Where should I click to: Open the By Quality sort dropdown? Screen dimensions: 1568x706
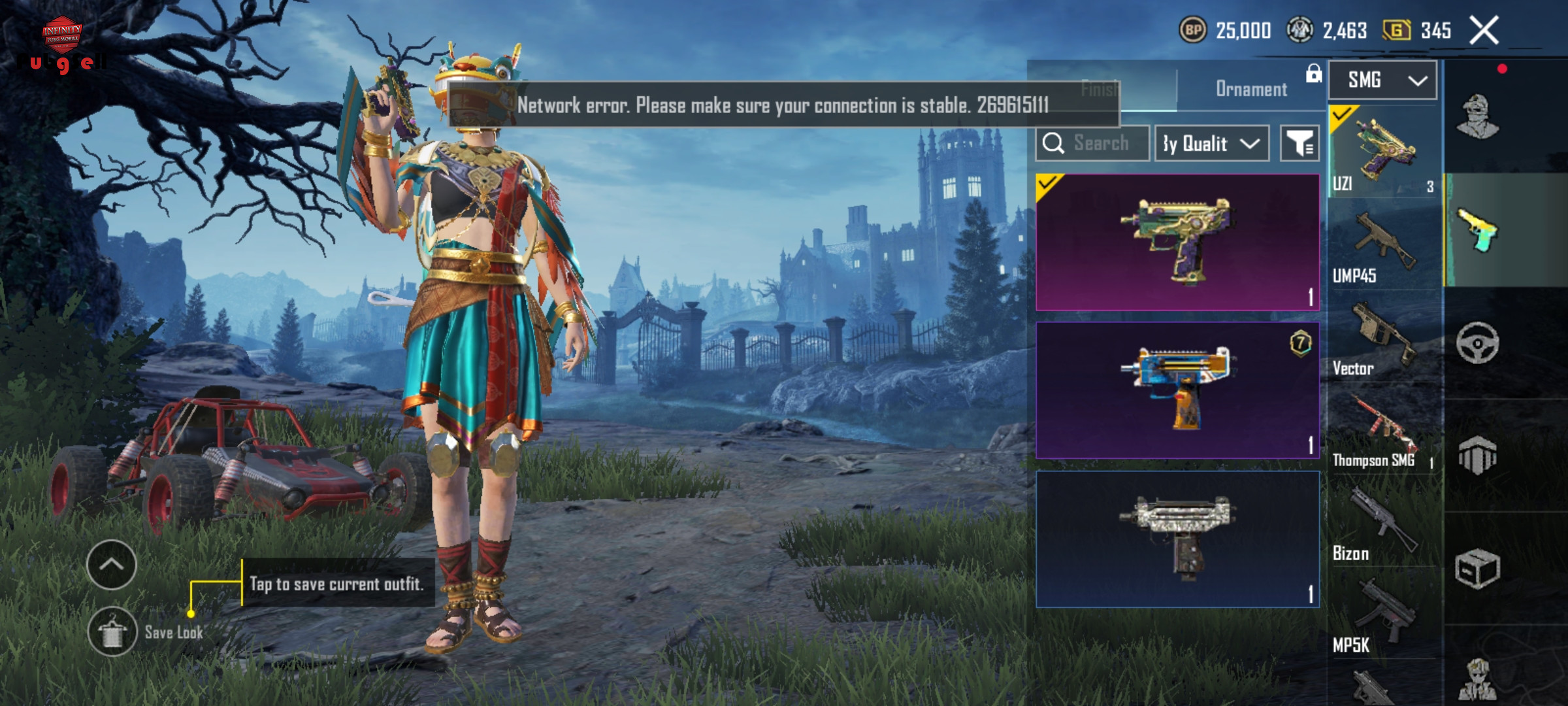[x=1212, y=143]
